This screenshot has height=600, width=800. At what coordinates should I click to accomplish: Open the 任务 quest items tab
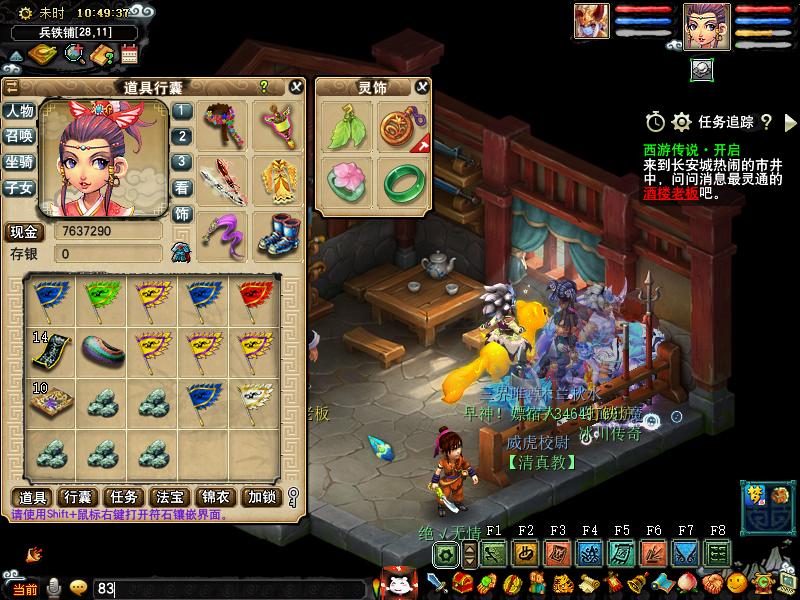click(124, 497)
